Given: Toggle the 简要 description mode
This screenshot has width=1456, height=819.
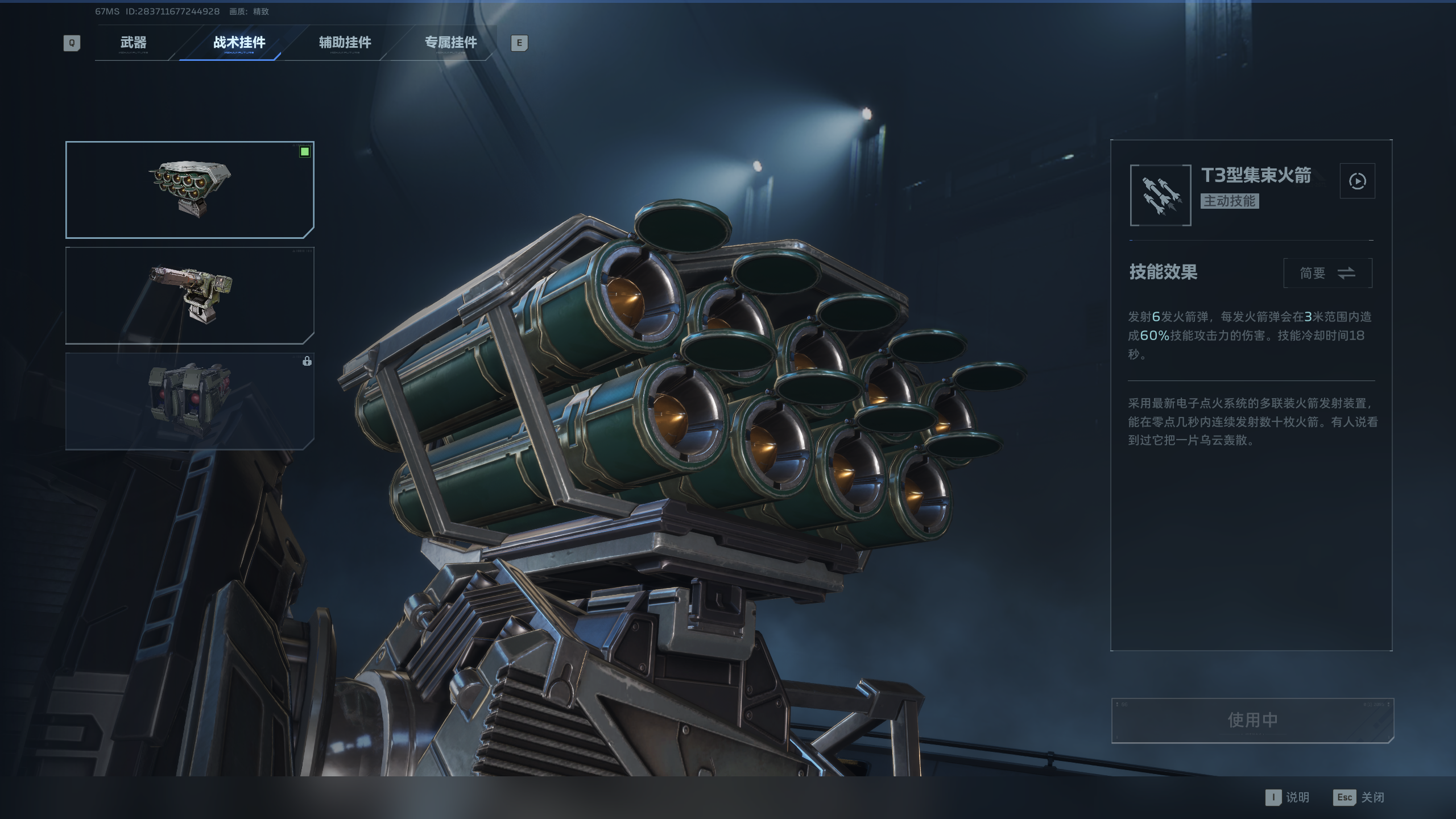Looking at the screenshot, I should [x=1327, y=273].
